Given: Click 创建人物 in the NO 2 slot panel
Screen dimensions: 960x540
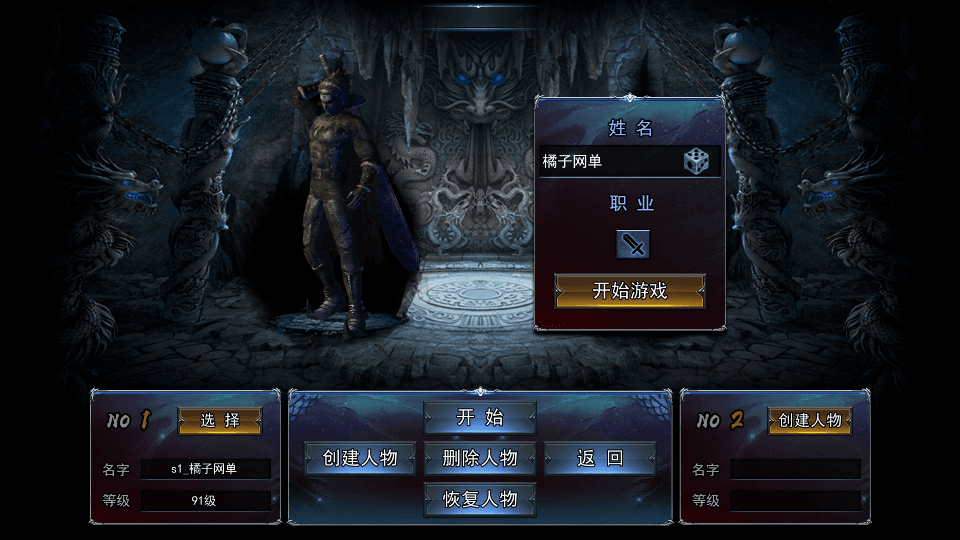Looking at the screenshot, I should point(809,420).
